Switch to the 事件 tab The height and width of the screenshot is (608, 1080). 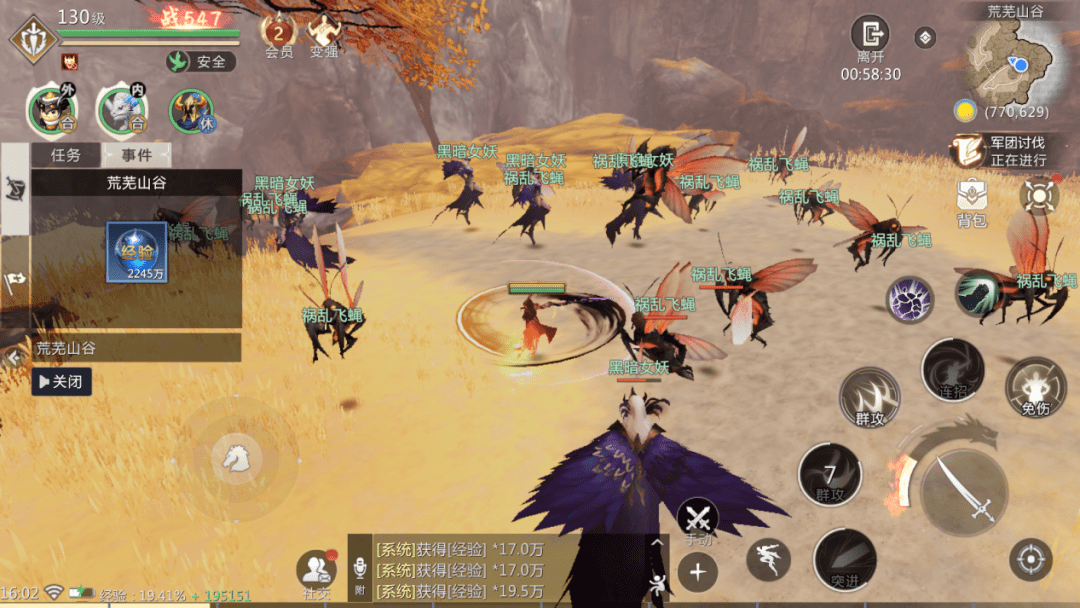(136, 155)
